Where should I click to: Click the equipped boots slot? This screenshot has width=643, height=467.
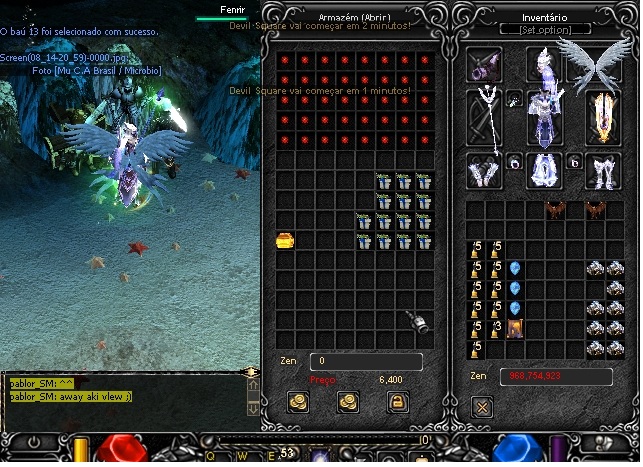click(x=601, y=170)
